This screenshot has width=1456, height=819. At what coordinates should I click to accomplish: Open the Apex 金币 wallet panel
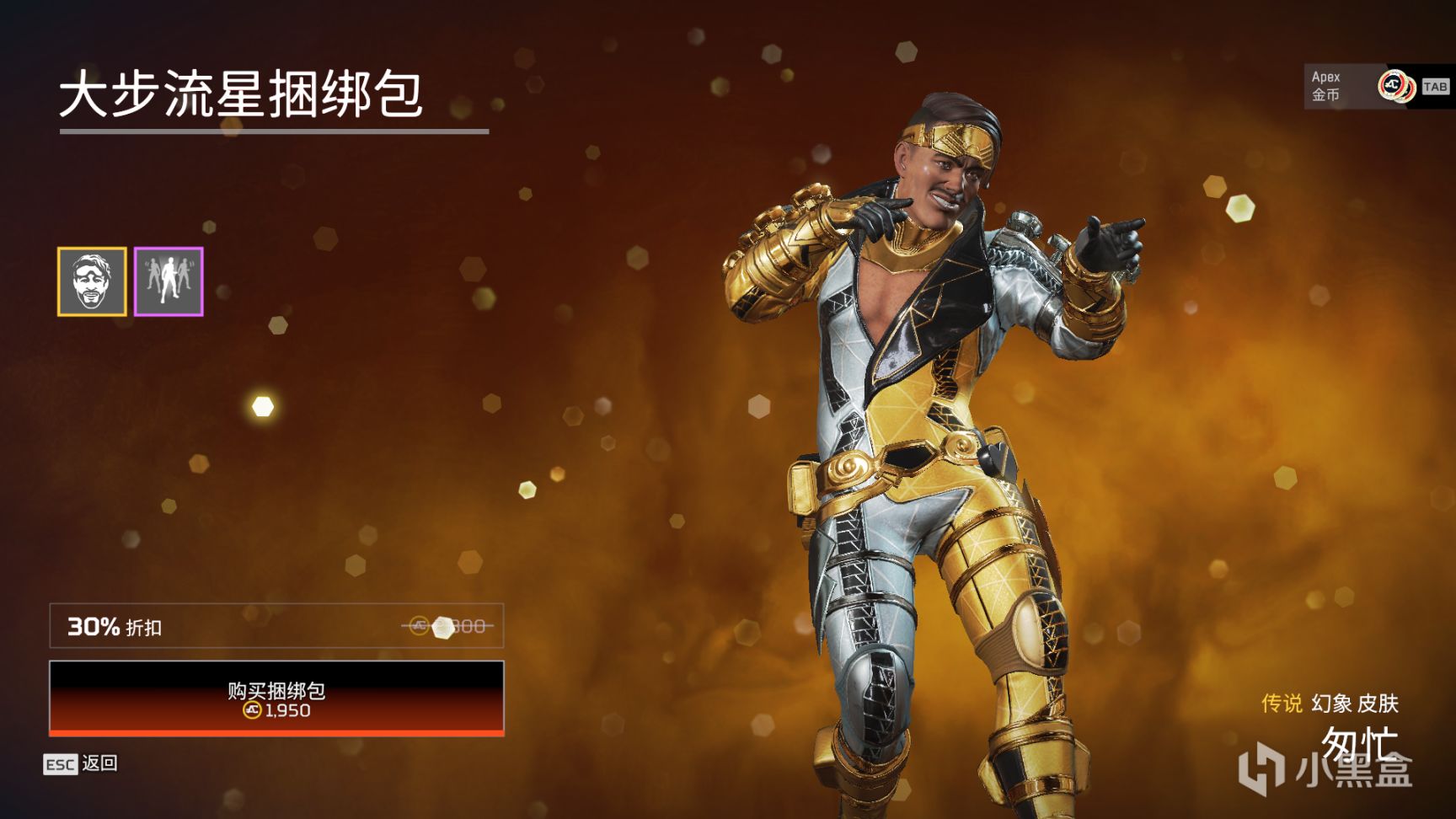tap(1327, 84)
